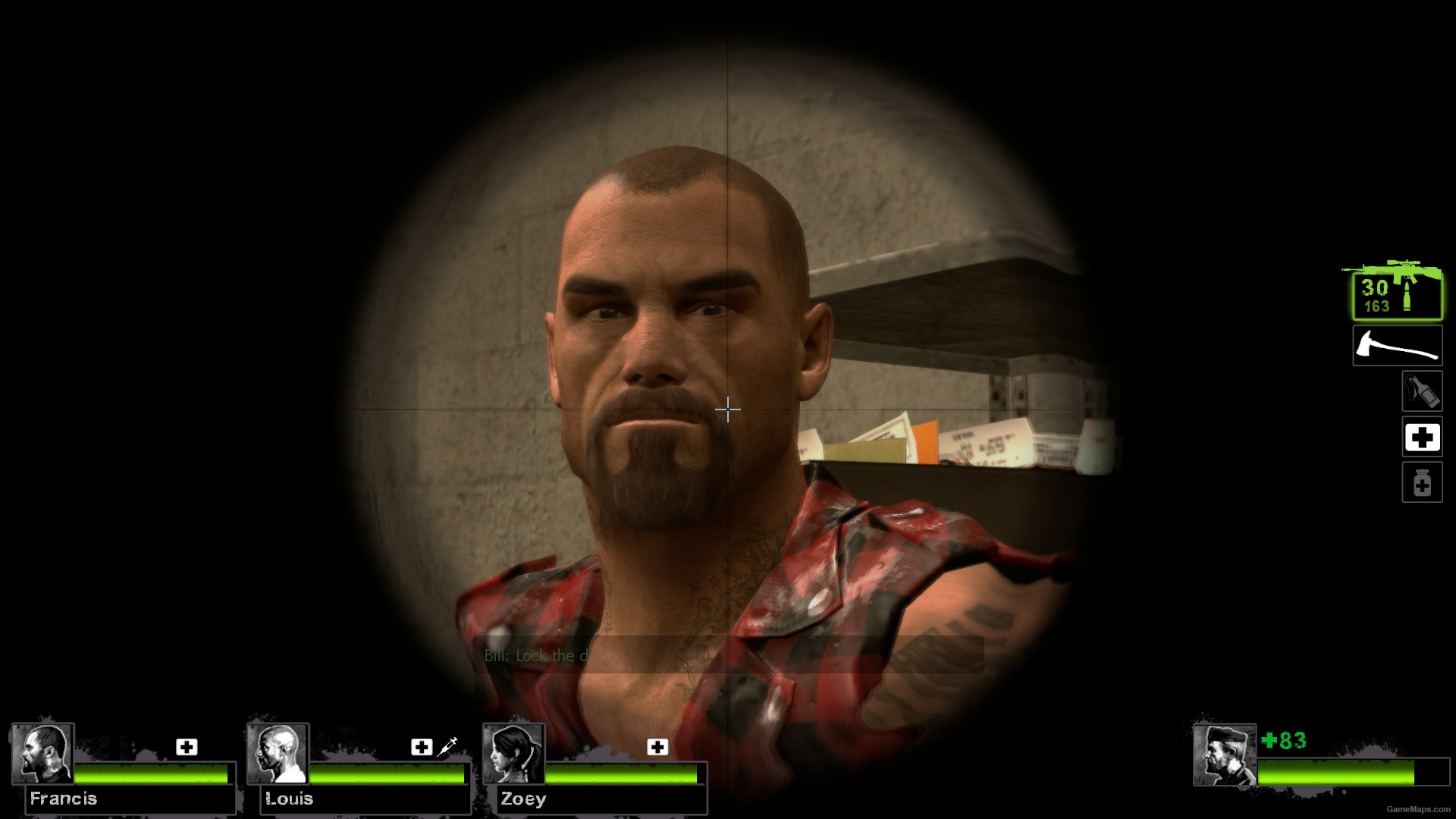Click the ammo counter showing 30/163
Image resolution: width=1456 pixels, height=819 pixels.
(x=1374, y=296)
